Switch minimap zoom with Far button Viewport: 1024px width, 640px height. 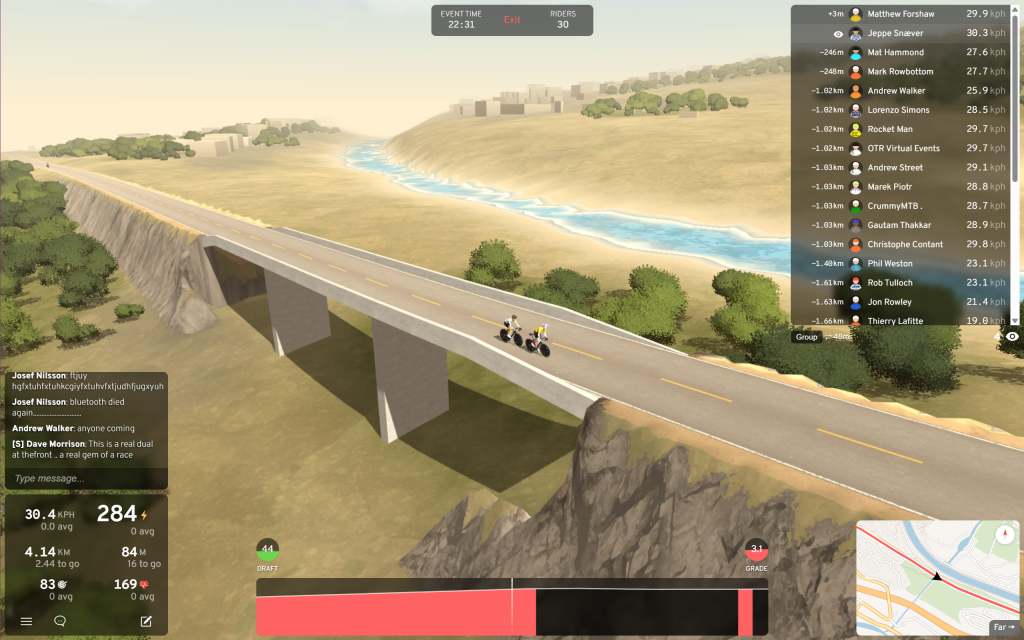point(1002,627)
